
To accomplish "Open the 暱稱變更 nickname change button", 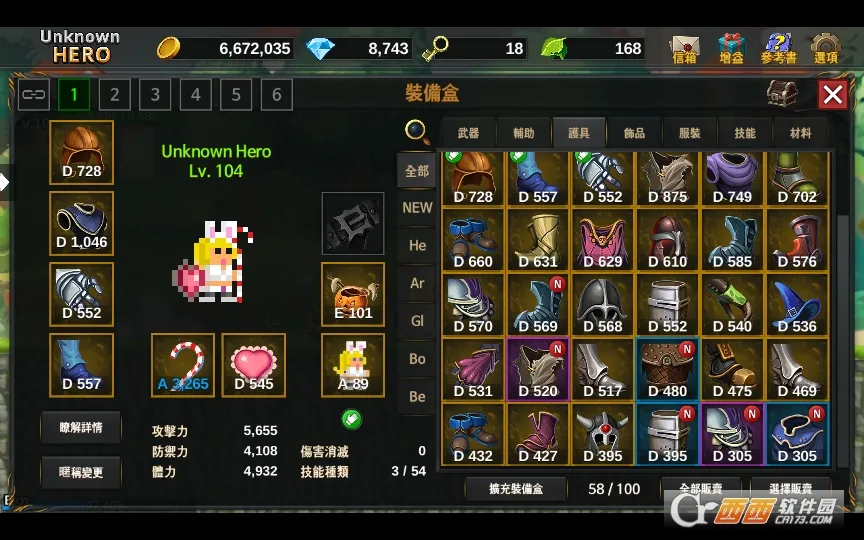I will pos(80,472).
